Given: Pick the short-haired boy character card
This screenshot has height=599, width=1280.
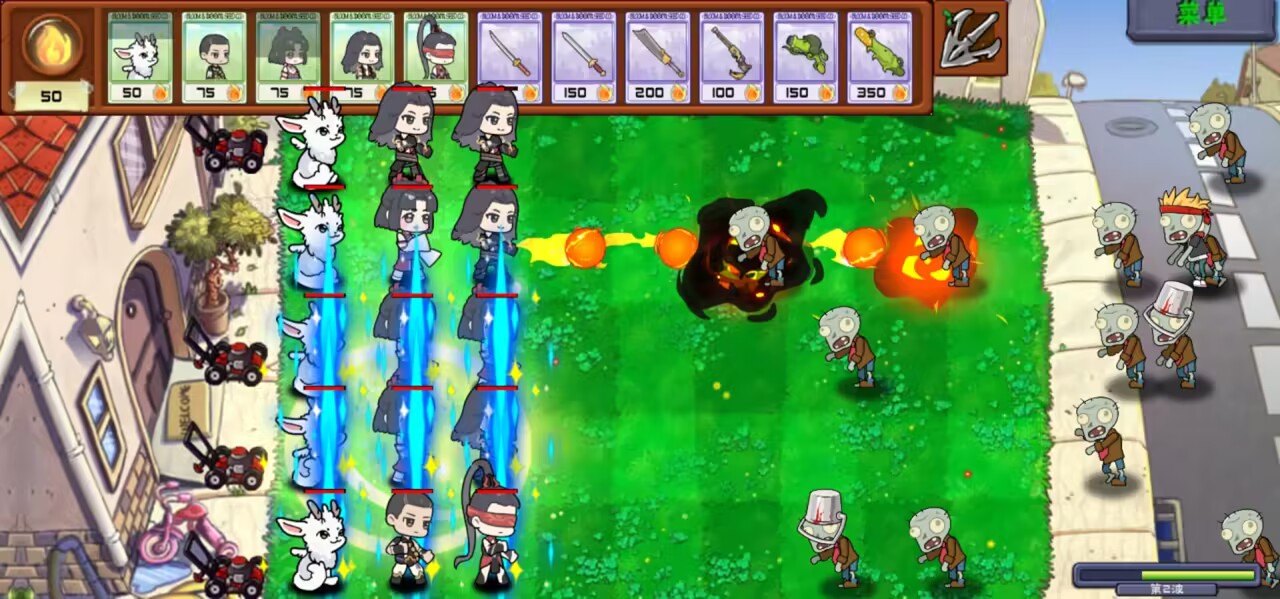Looking at the screenshot, I should (214, 57).
